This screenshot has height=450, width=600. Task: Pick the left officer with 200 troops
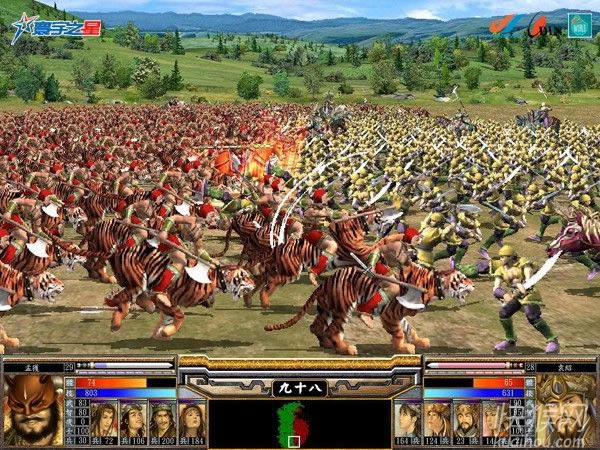tap(162, 418)
